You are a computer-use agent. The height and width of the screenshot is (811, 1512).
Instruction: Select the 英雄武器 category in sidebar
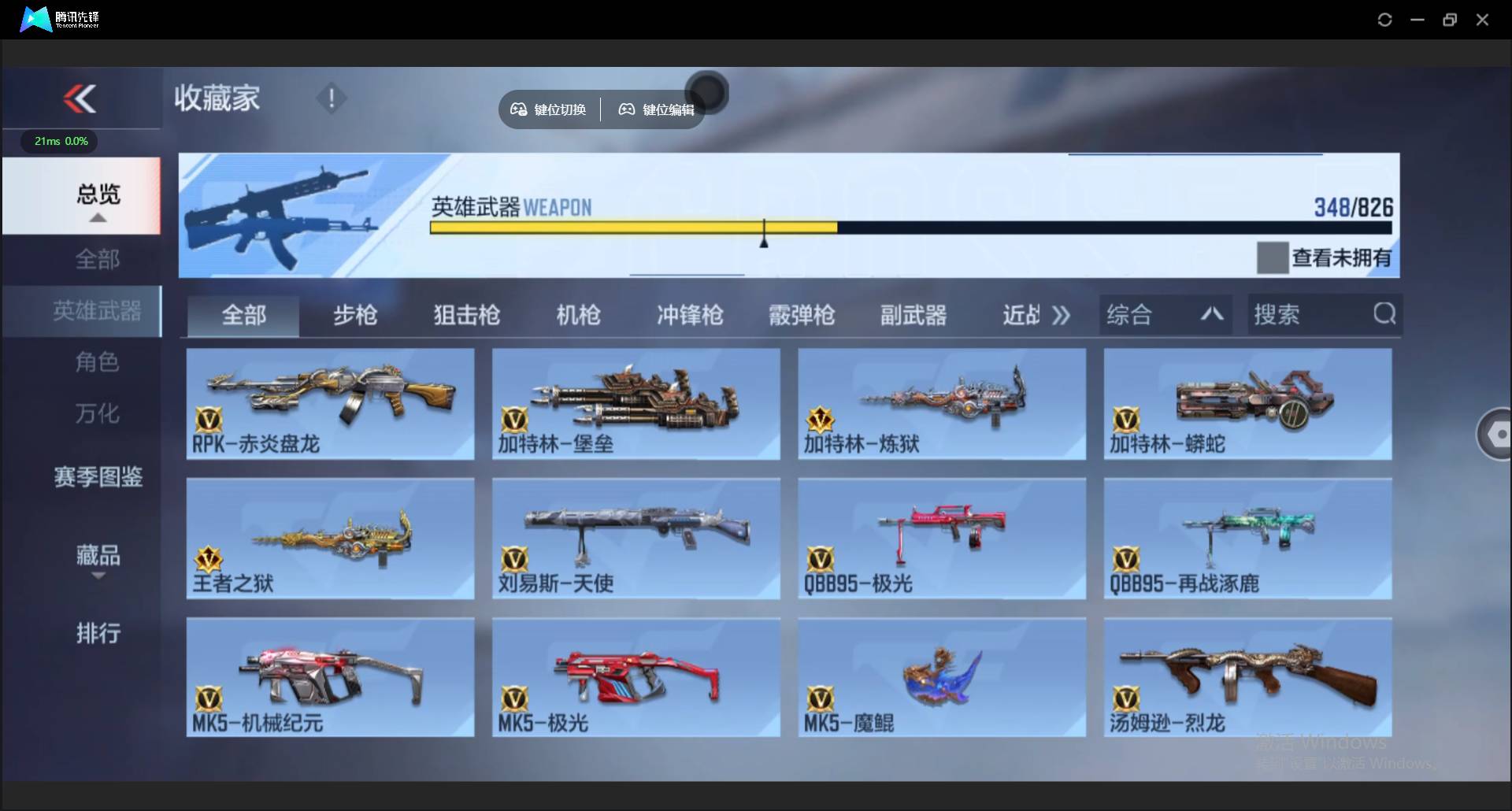(x=98, y=311)
